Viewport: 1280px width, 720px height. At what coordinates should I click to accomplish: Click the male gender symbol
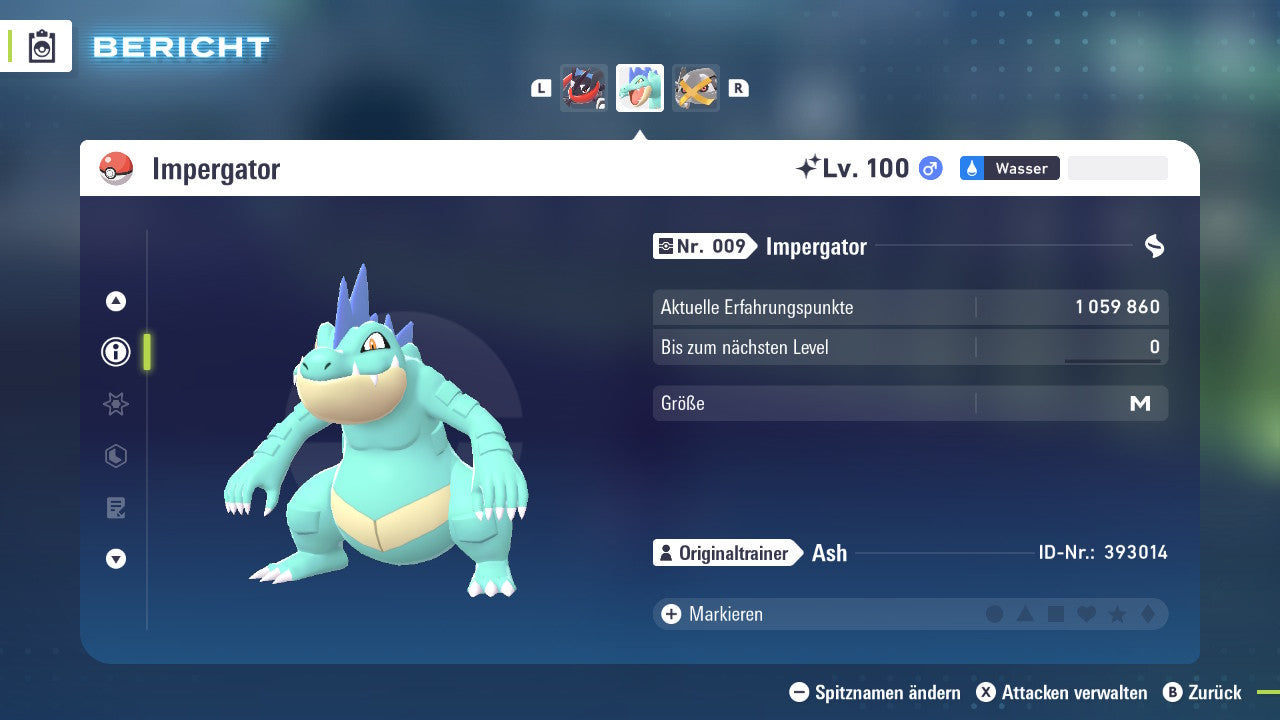929,168
